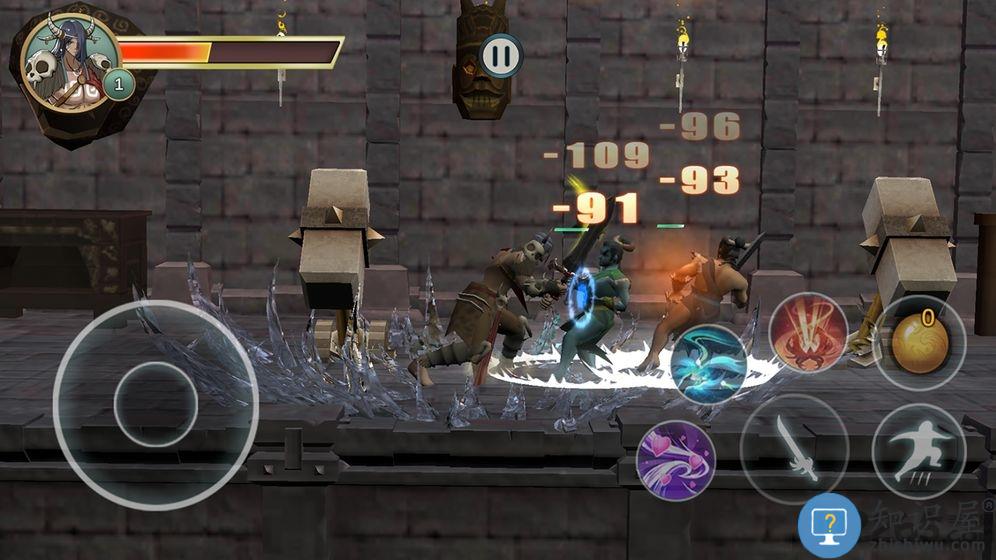
Task: Cast the red claw strike skill
Action: [x=808, y=333]
